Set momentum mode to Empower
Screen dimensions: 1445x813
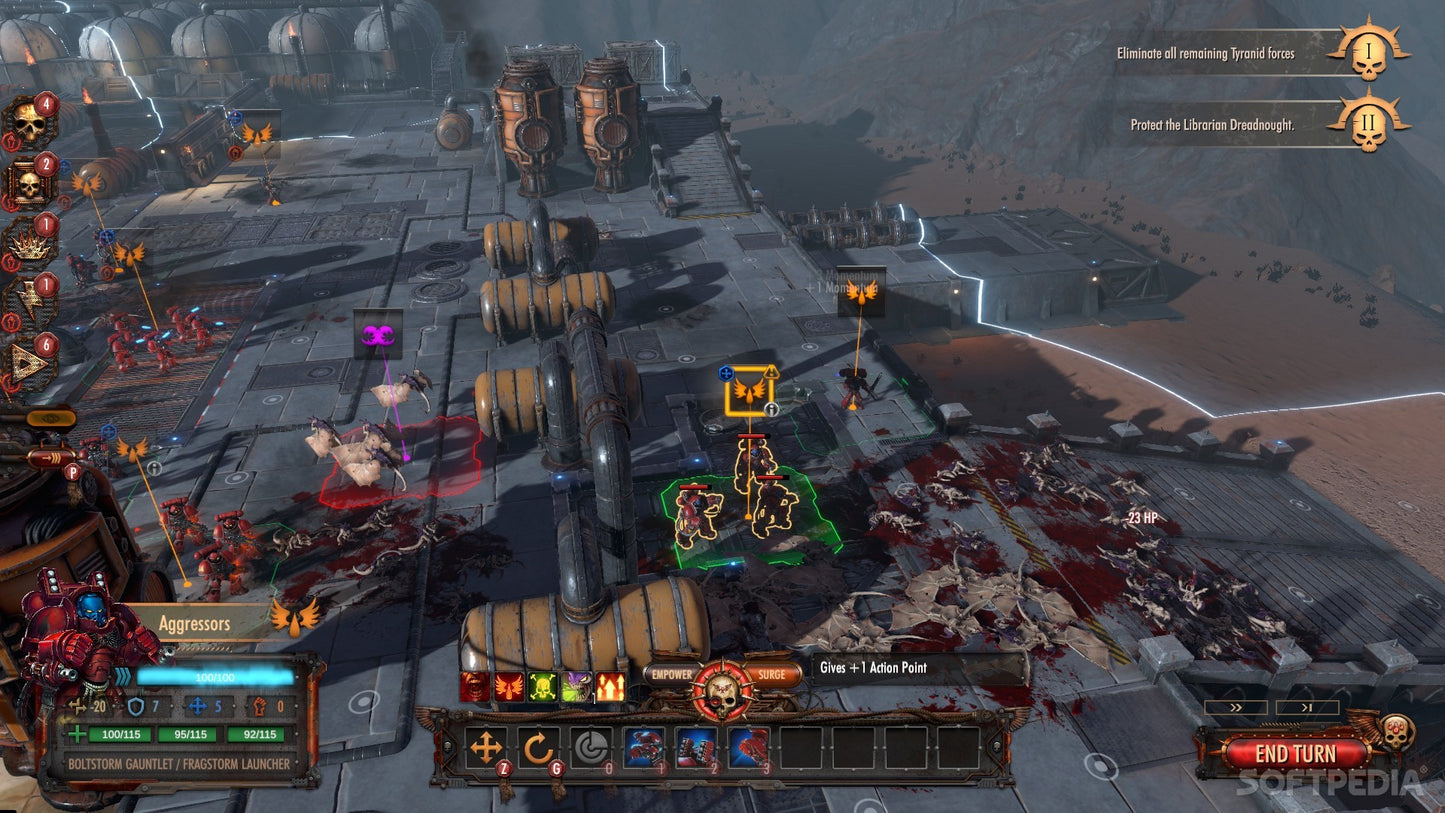point(670,674)
